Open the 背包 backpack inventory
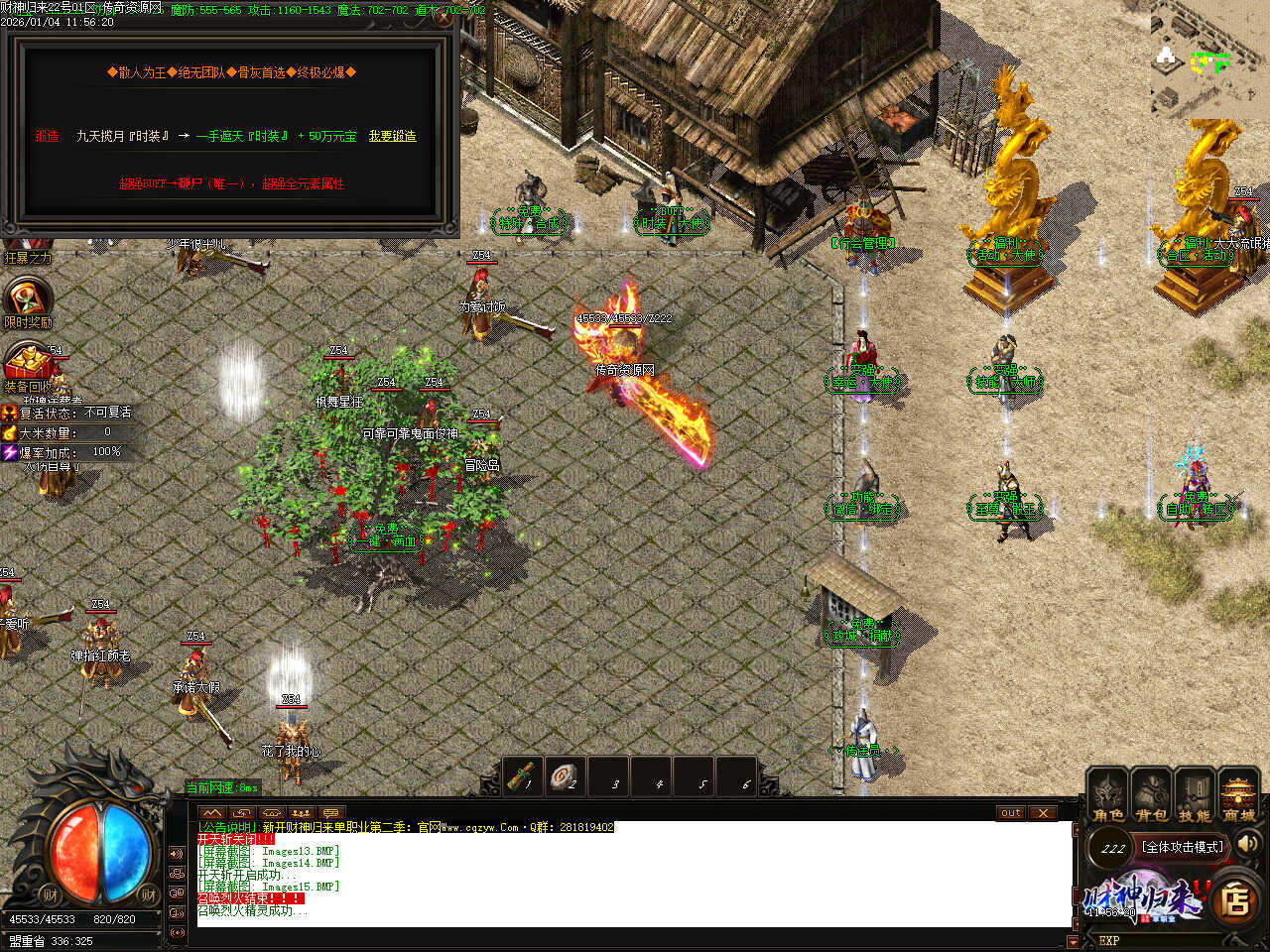Image resolution: width=1270 pixels, height=952 pixels. click(x=1151, y=796)
